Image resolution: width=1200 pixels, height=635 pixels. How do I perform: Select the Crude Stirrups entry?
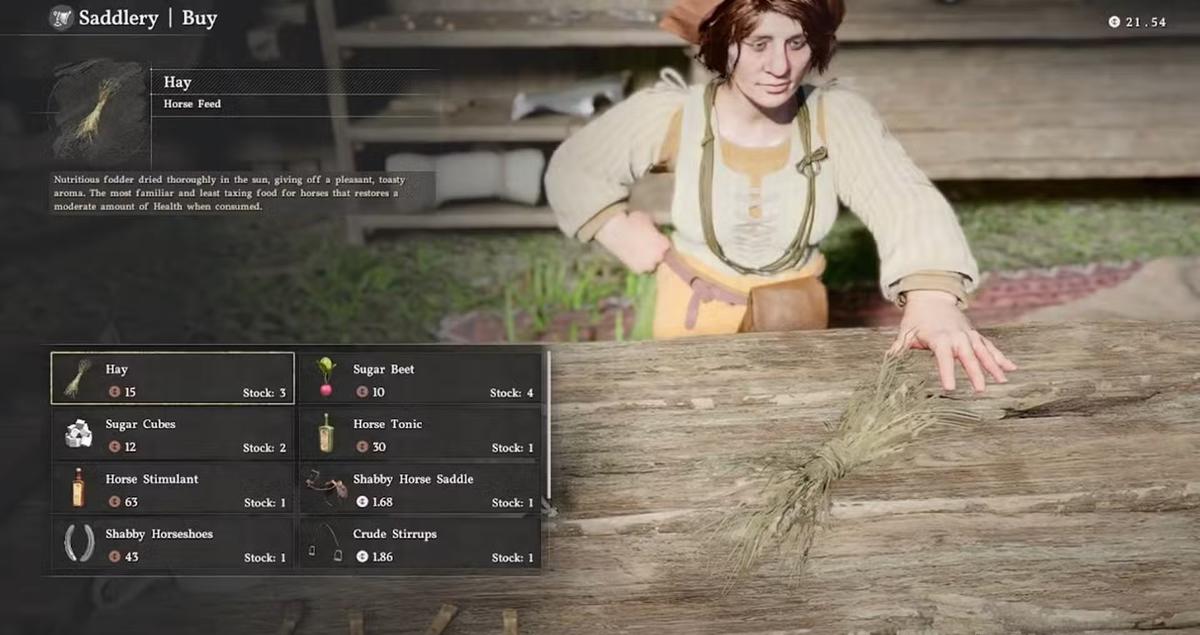pos(420,544)
